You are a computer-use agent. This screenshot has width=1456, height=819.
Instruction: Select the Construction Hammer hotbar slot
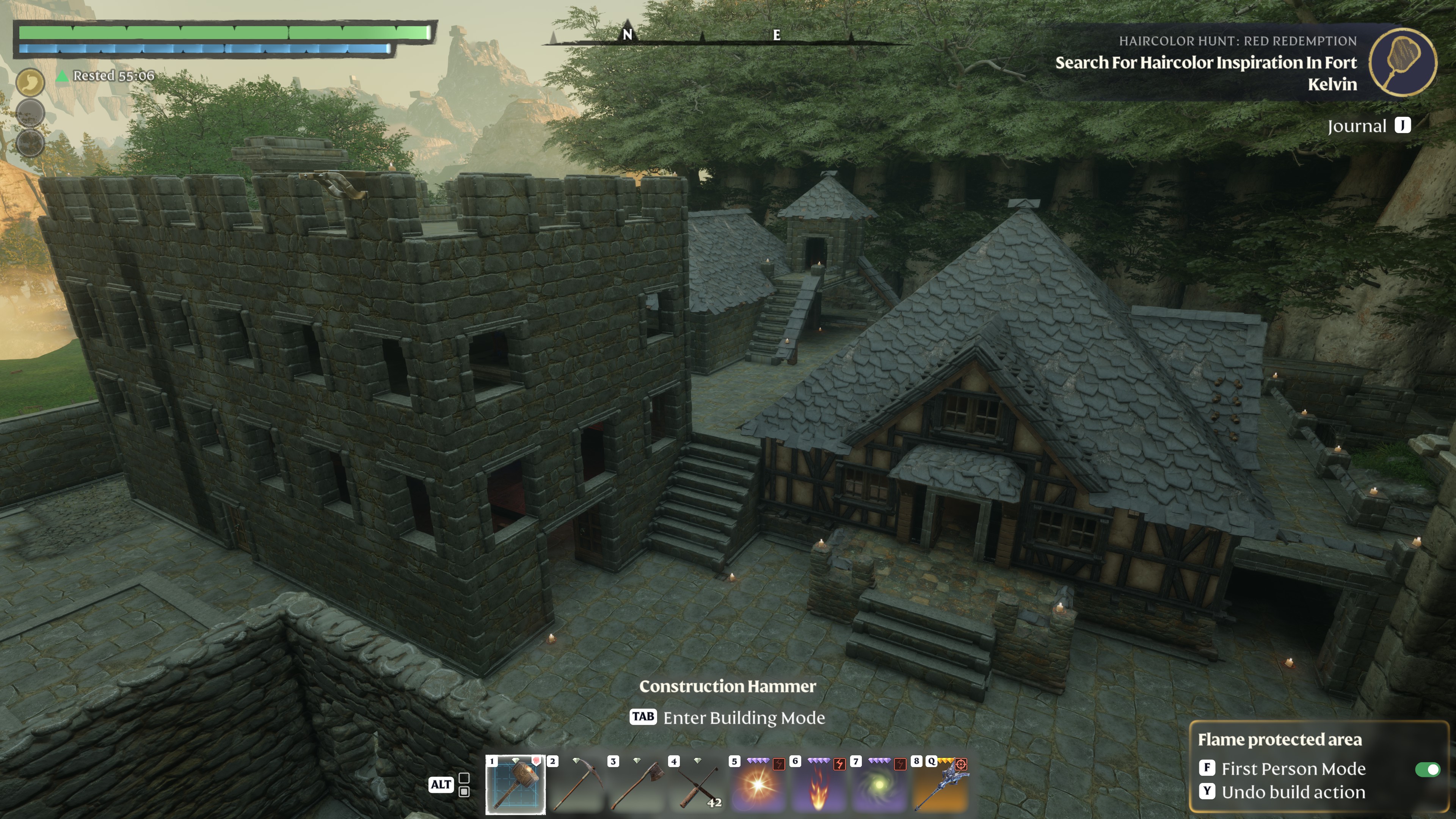(x=515, y=785)
